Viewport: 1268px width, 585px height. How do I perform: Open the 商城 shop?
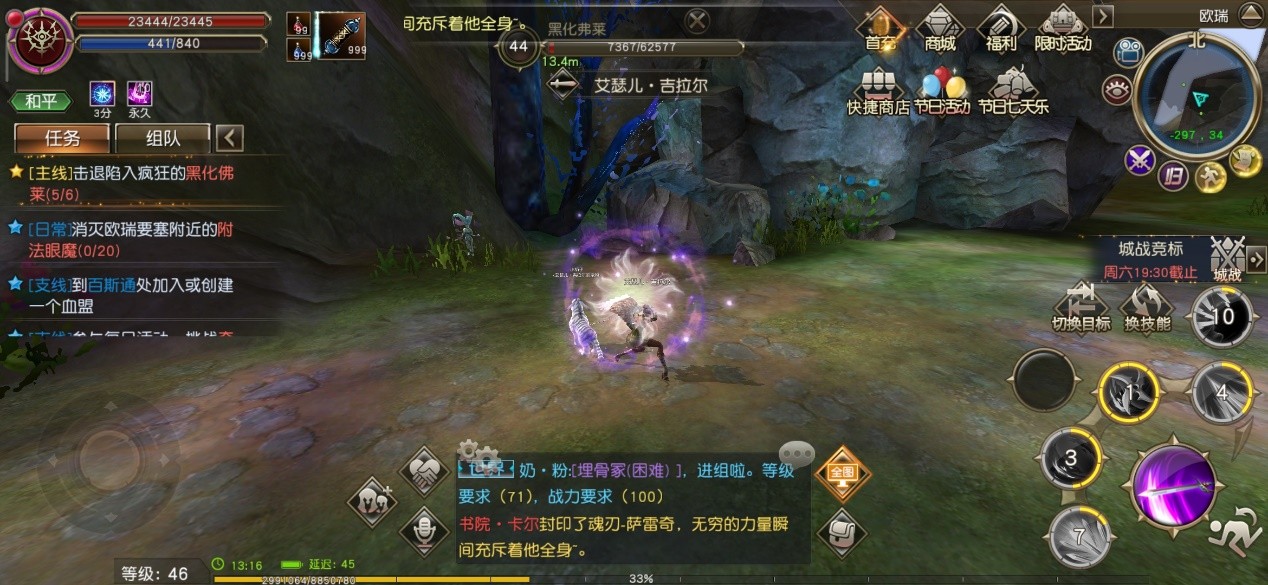(939, 28)
